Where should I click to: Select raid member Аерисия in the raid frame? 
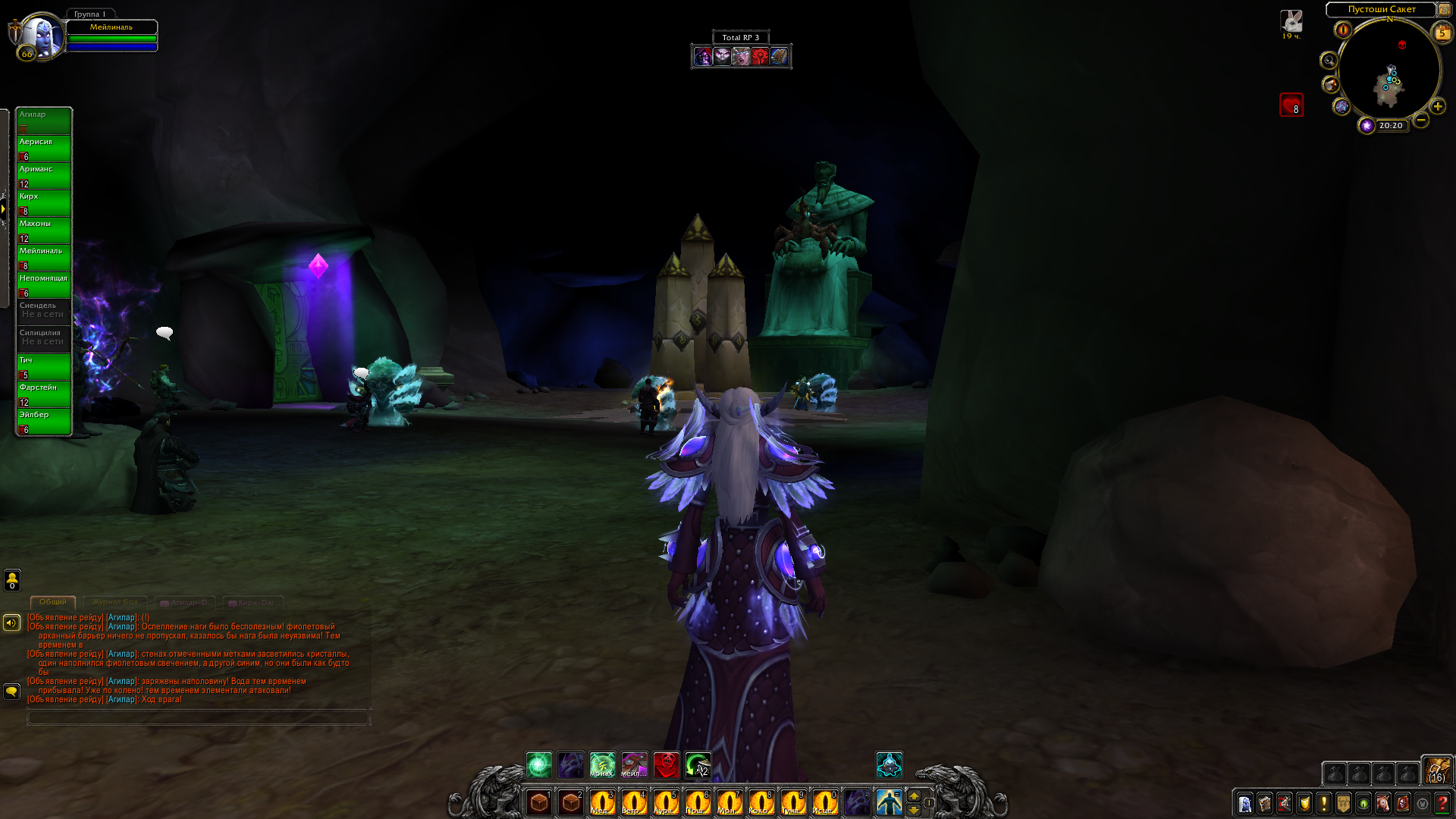(x=44, y=148)
